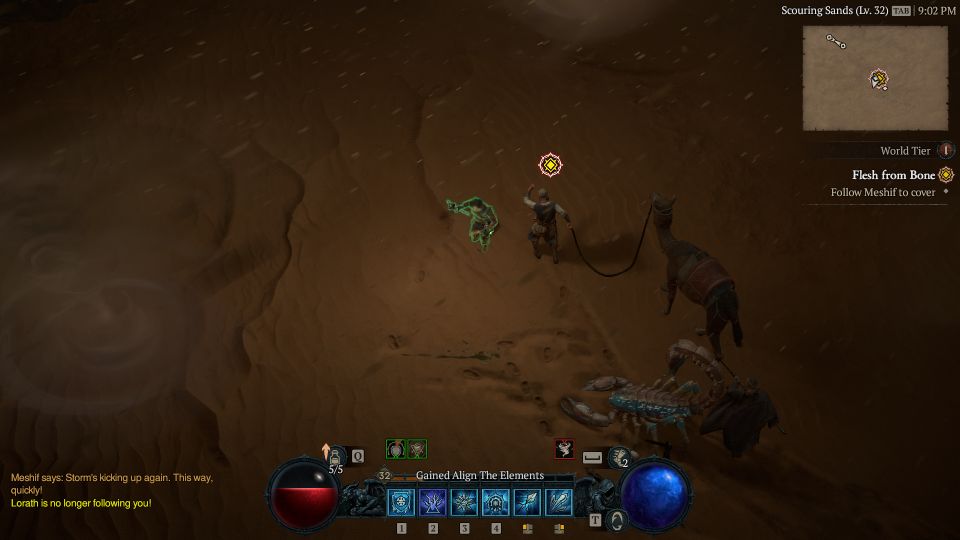Cast the branching lightning skill in slot 2
The width and height of the screenshot is (960, 540).
433,502
